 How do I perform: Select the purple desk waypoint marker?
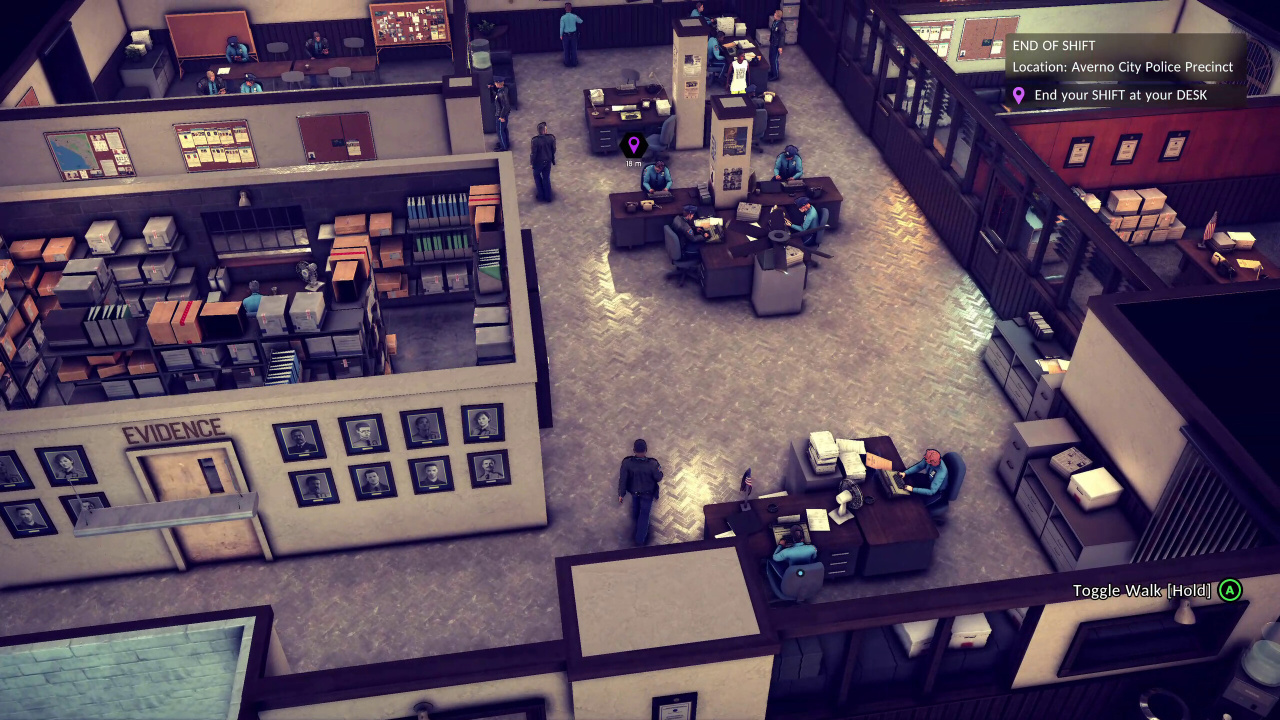click(x=633, y=146)
